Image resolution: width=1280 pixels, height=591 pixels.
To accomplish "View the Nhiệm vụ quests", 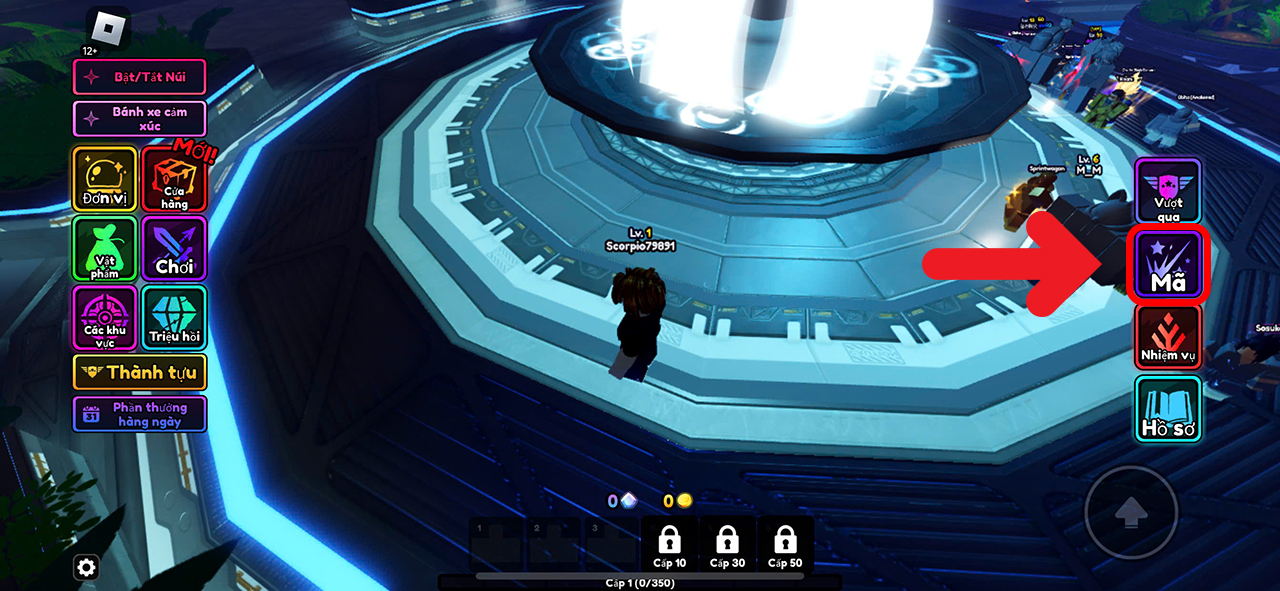I will (1167, 337).
